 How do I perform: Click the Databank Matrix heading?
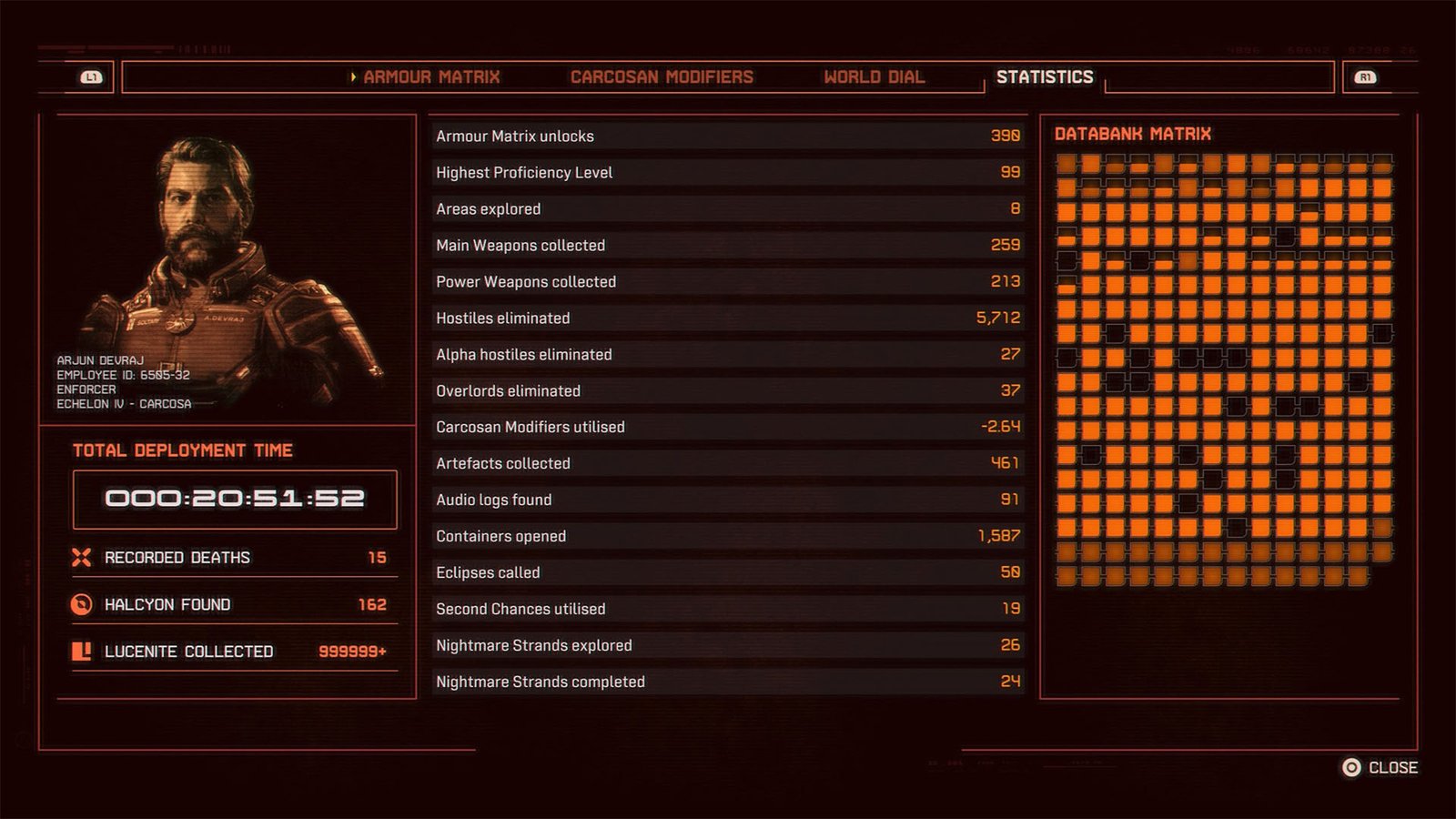coord(1133,133)
